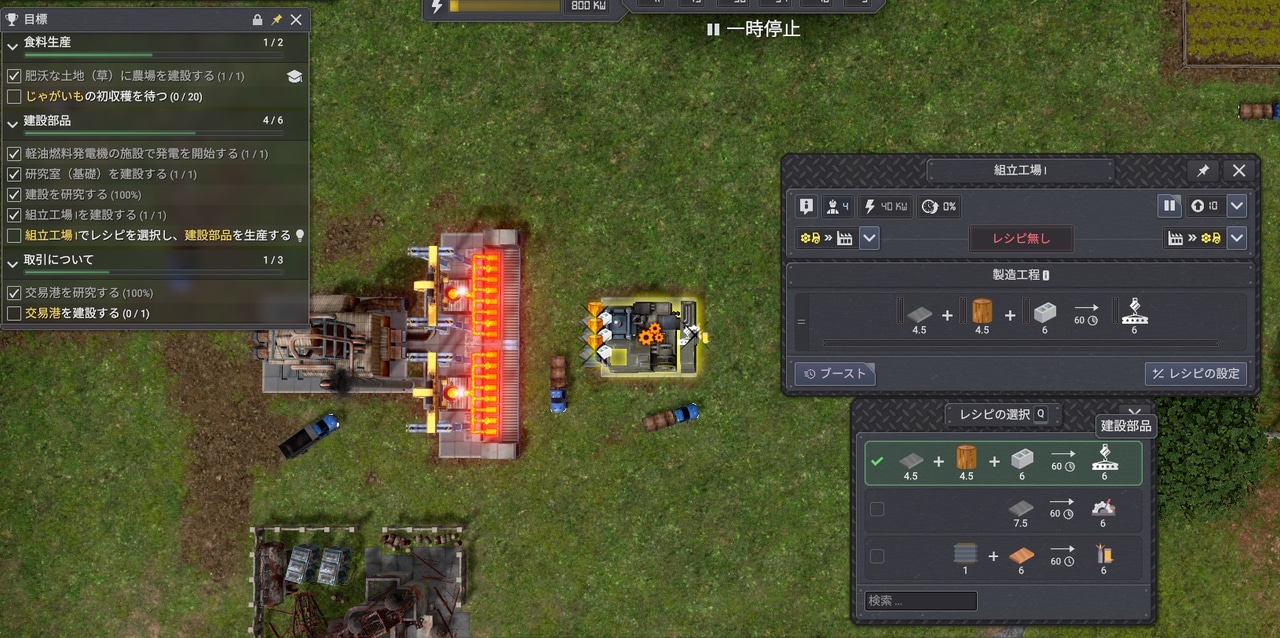Open the factory-to-truck export dropdown
Screen dimensions: 1280x638
(1237, 238)
